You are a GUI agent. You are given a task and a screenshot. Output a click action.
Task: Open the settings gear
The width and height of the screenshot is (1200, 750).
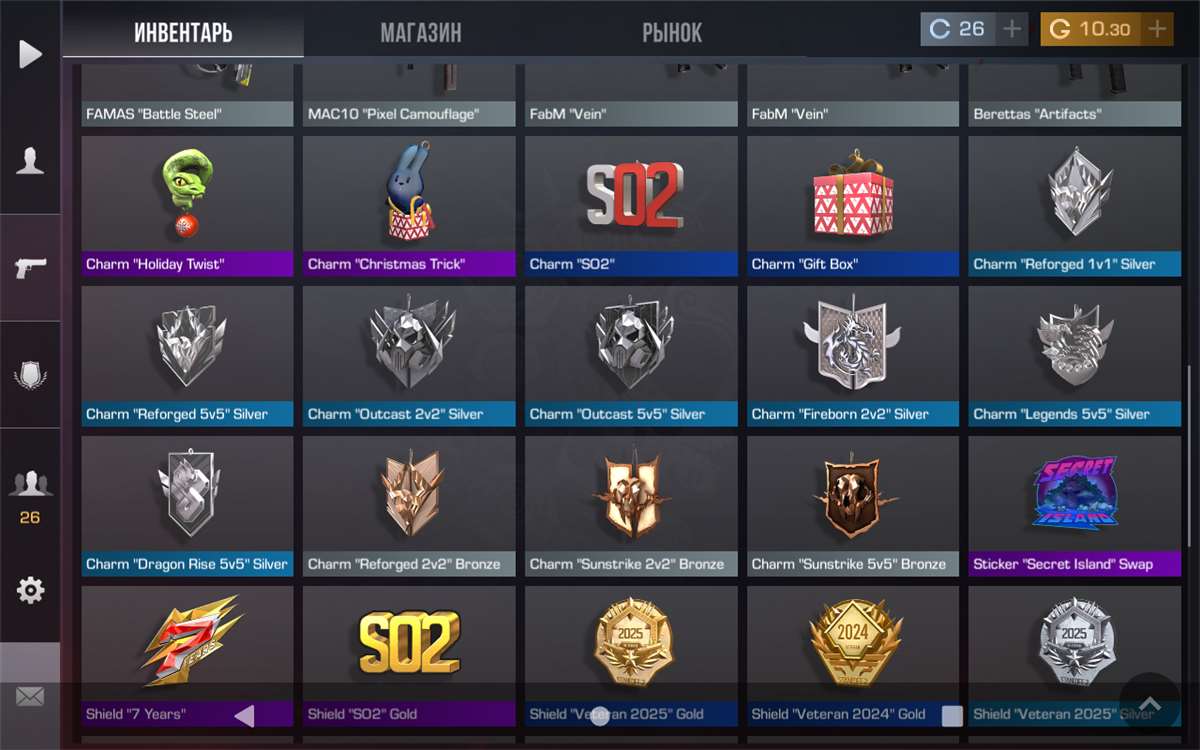[x=30, y=591]
